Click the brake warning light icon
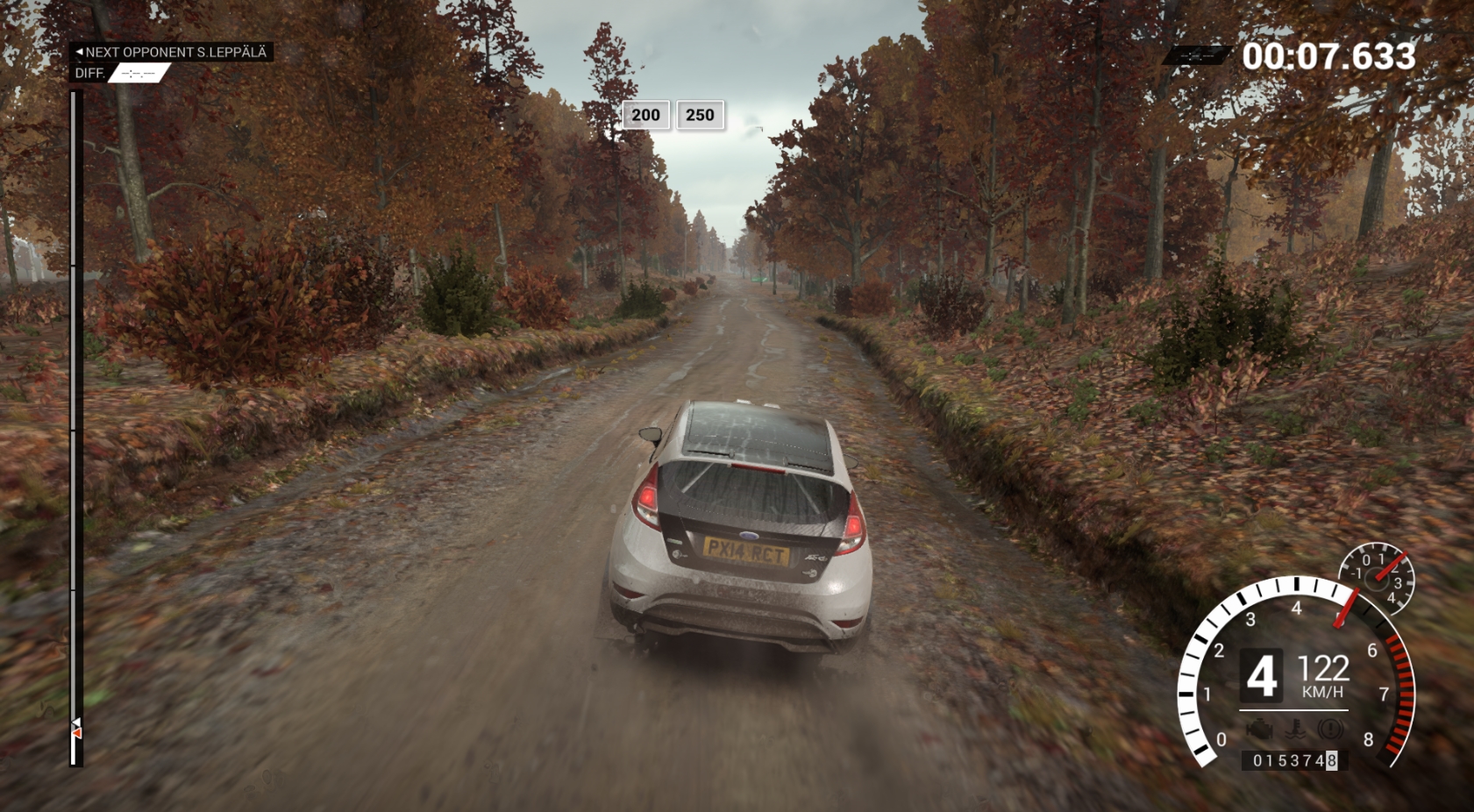The image size is (1474, 812). (x=1330, y=728)
